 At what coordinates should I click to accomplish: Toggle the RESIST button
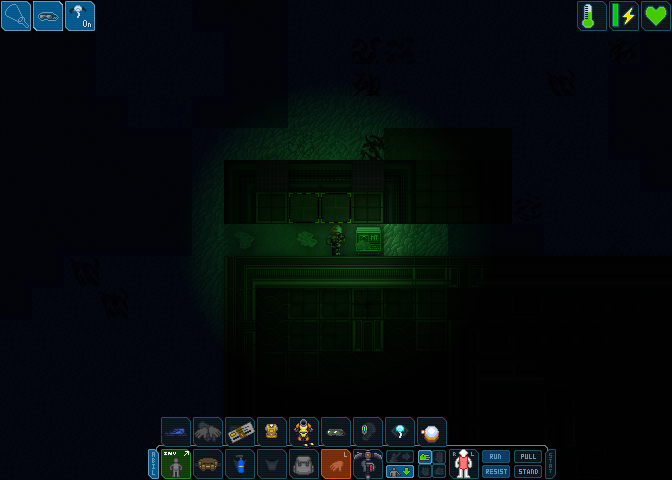[x=496, y=471]
